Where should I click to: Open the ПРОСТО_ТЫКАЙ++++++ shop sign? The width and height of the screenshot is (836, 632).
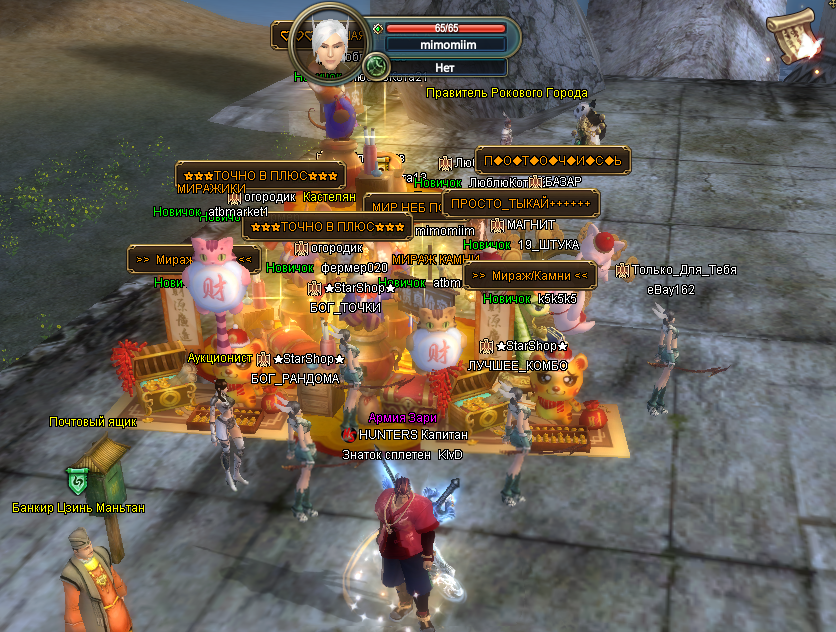(521, 203)
